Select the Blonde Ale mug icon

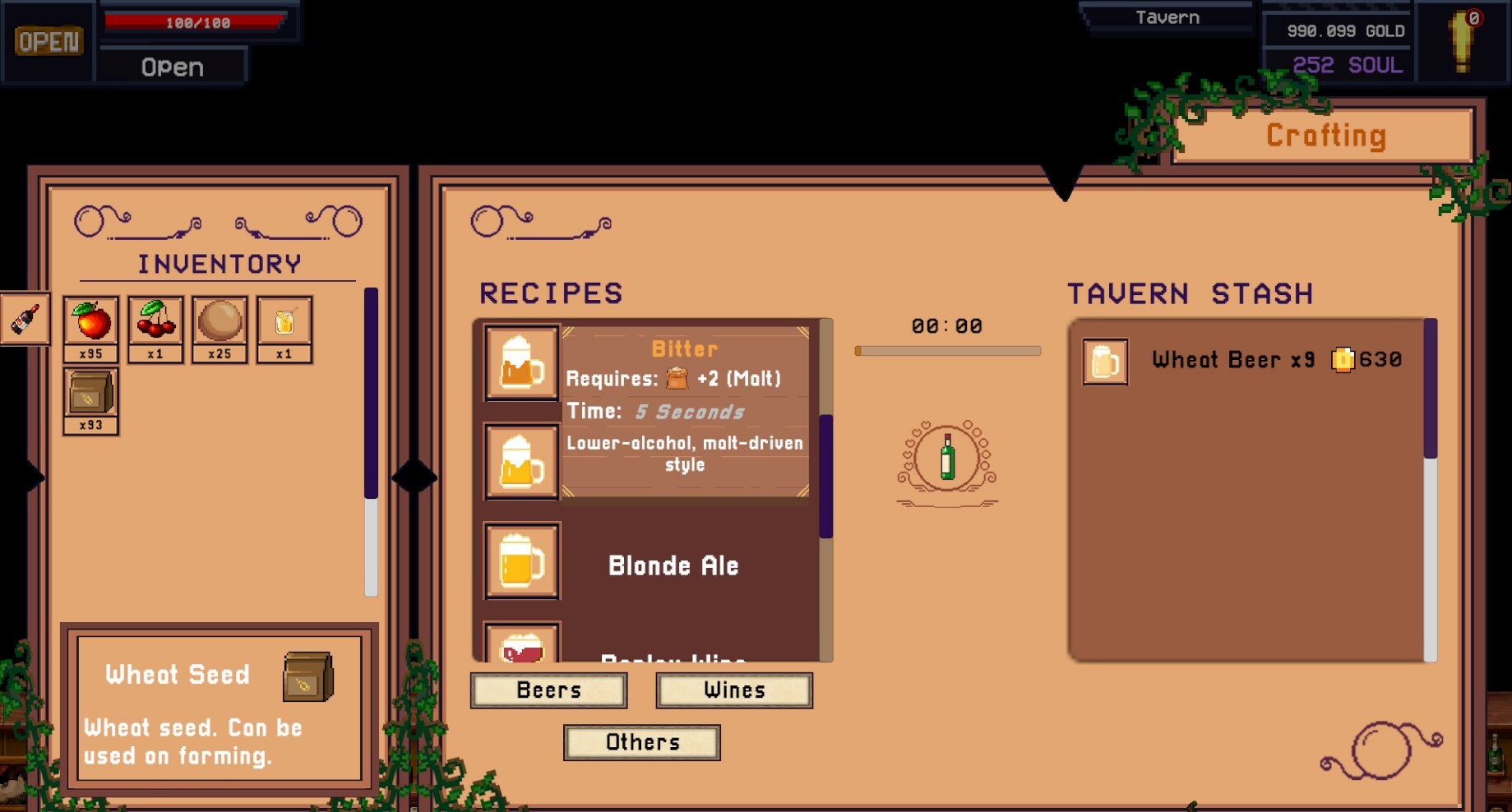[x=520, y=561]
